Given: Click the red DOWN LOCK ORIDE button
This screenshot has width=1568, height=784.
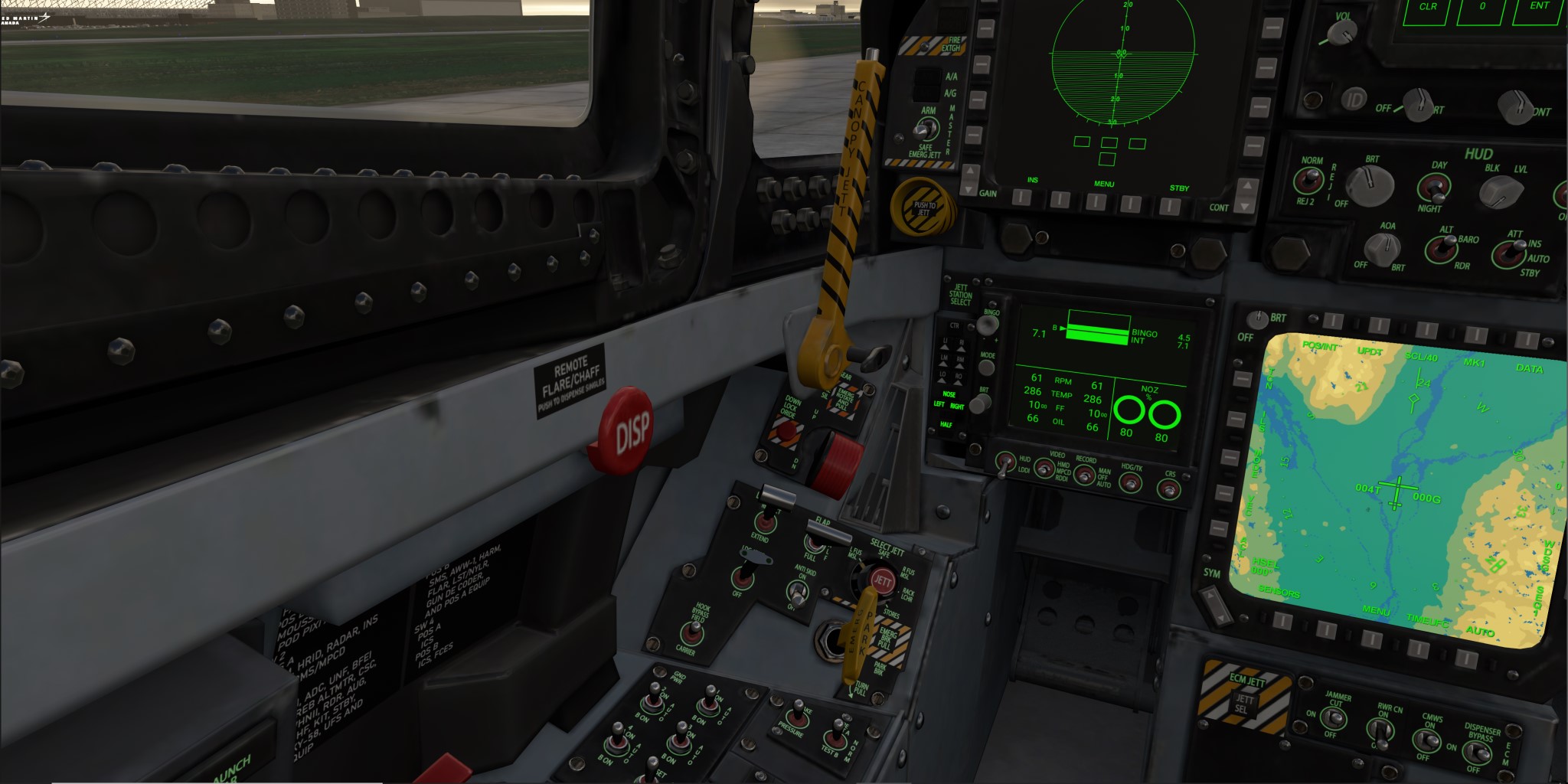Looking at the screenshot, I should click(x=786, y=433).
